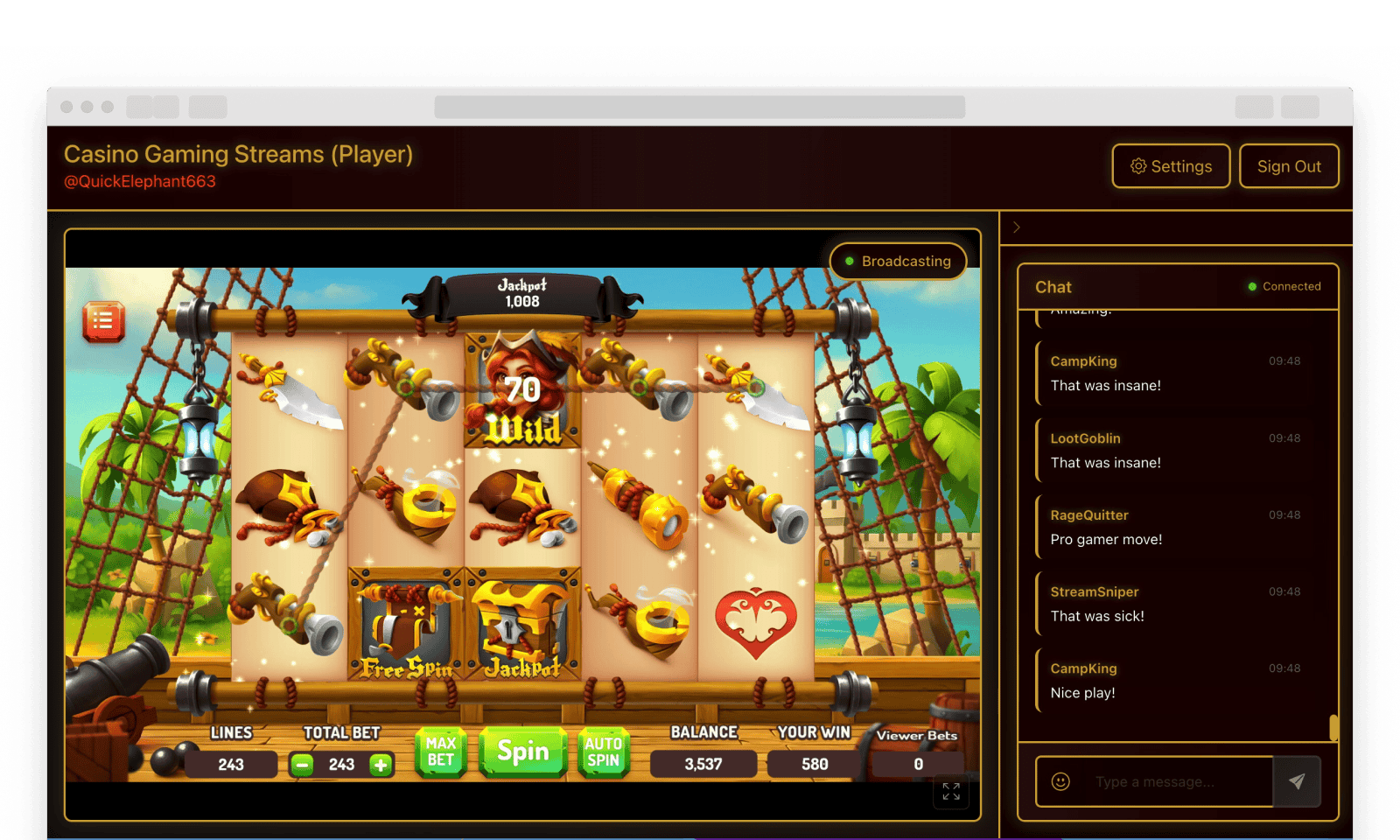Open the chat emoji picker

tap(1060, 781)
